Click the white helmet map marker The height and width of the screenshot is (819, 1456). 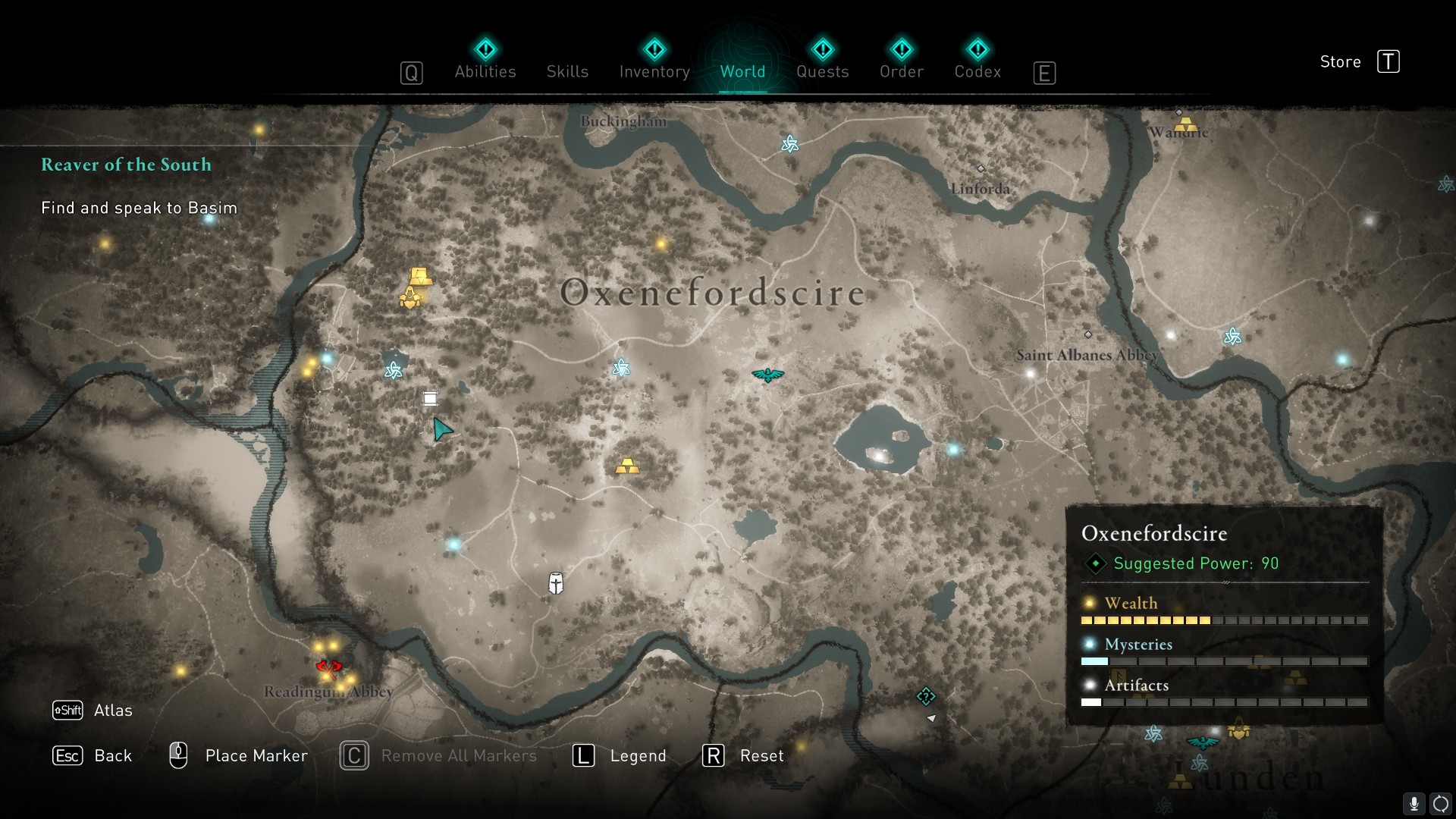(x=556, y=583)
